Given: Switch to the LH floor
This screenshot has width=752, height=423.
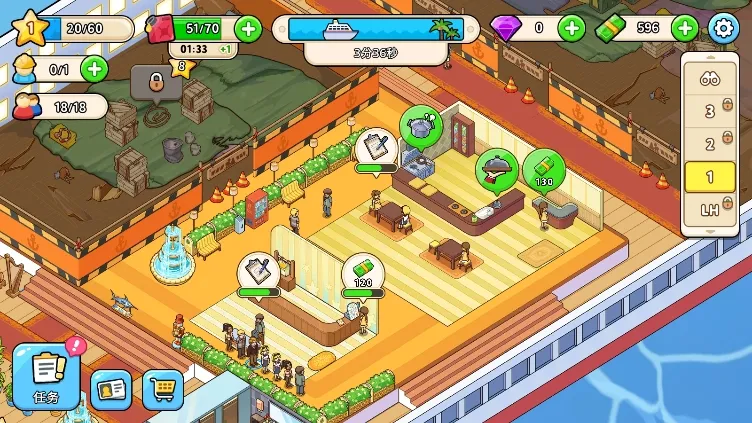Looking at the screenshot, I should tap(711, 210).
